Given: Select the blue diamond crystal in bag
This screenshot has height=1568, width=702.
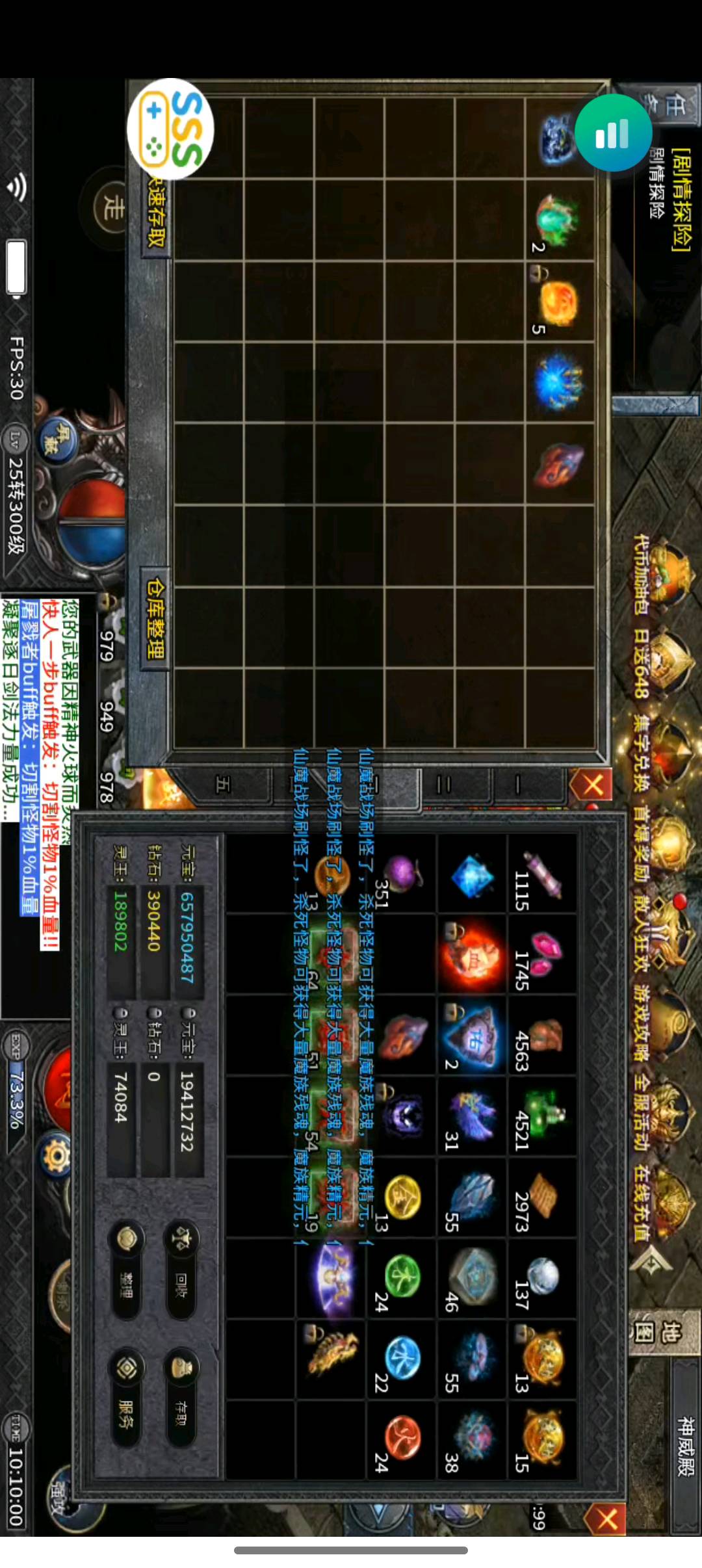Looking at the screenshot, I should point(473,876).
